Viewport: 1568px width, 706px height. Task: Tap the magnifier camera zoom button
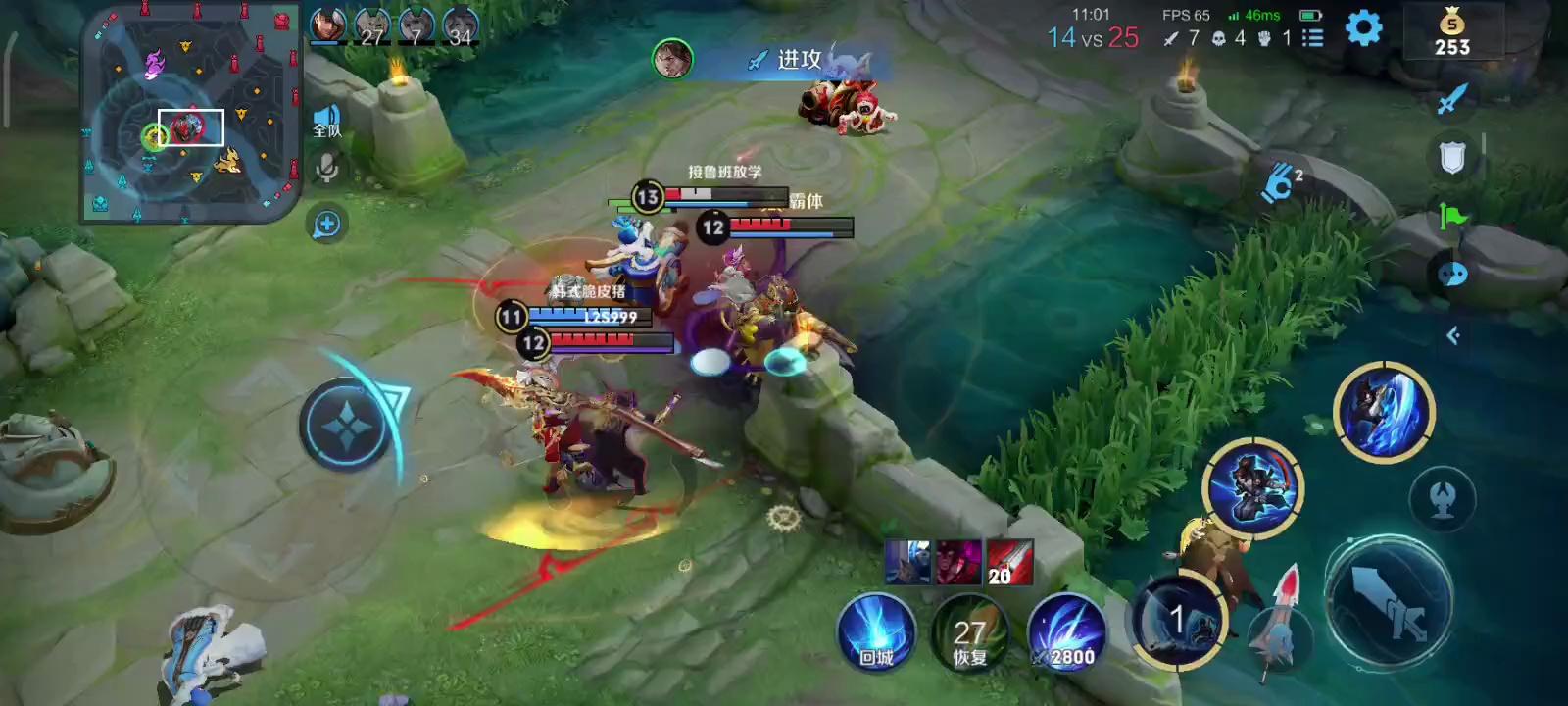326,225
